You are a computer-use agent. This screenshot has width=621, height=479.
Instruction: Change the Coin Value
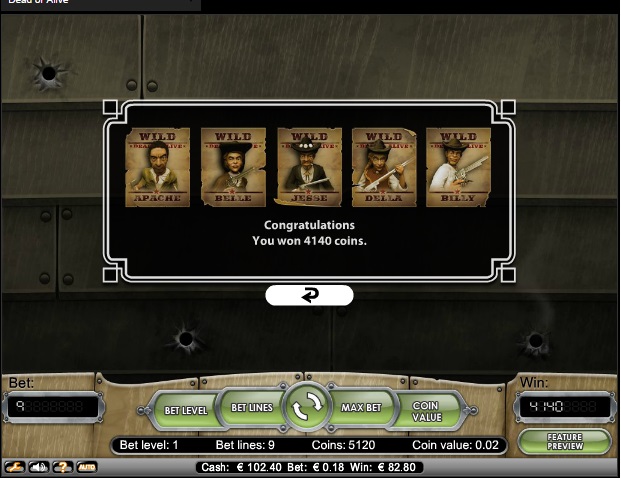pyautogui.click(x=430, y=411)
